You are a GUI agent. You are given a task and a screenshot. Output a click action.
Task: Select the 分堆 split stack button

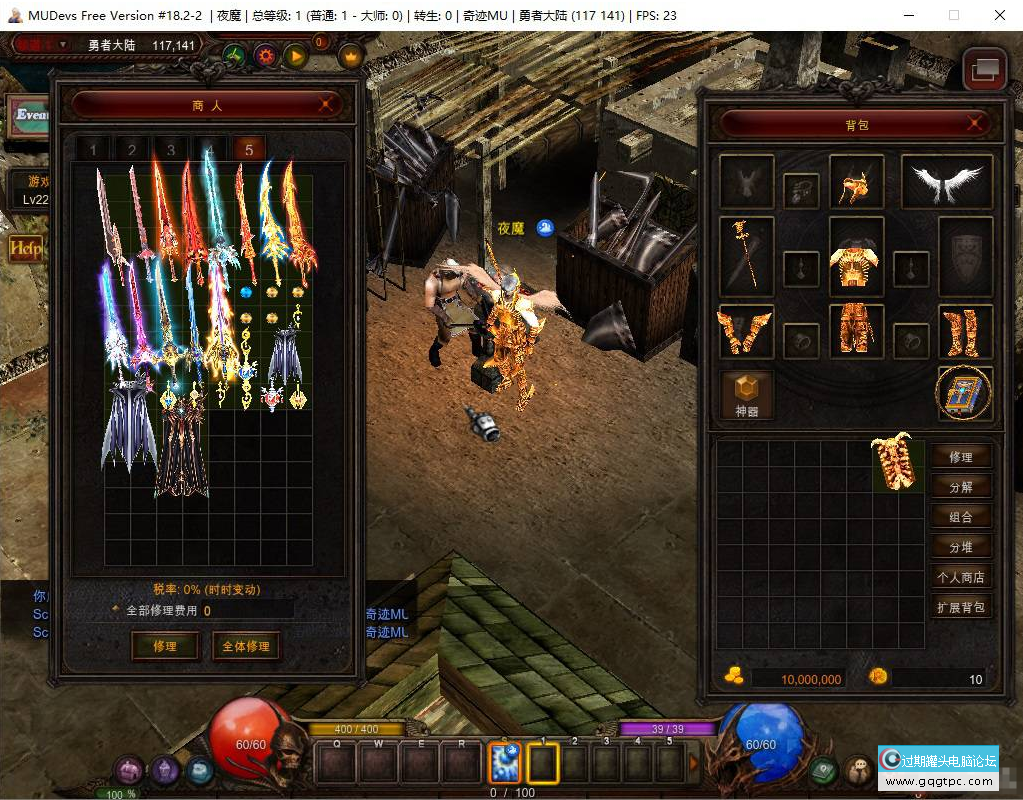tap(961, 547)
